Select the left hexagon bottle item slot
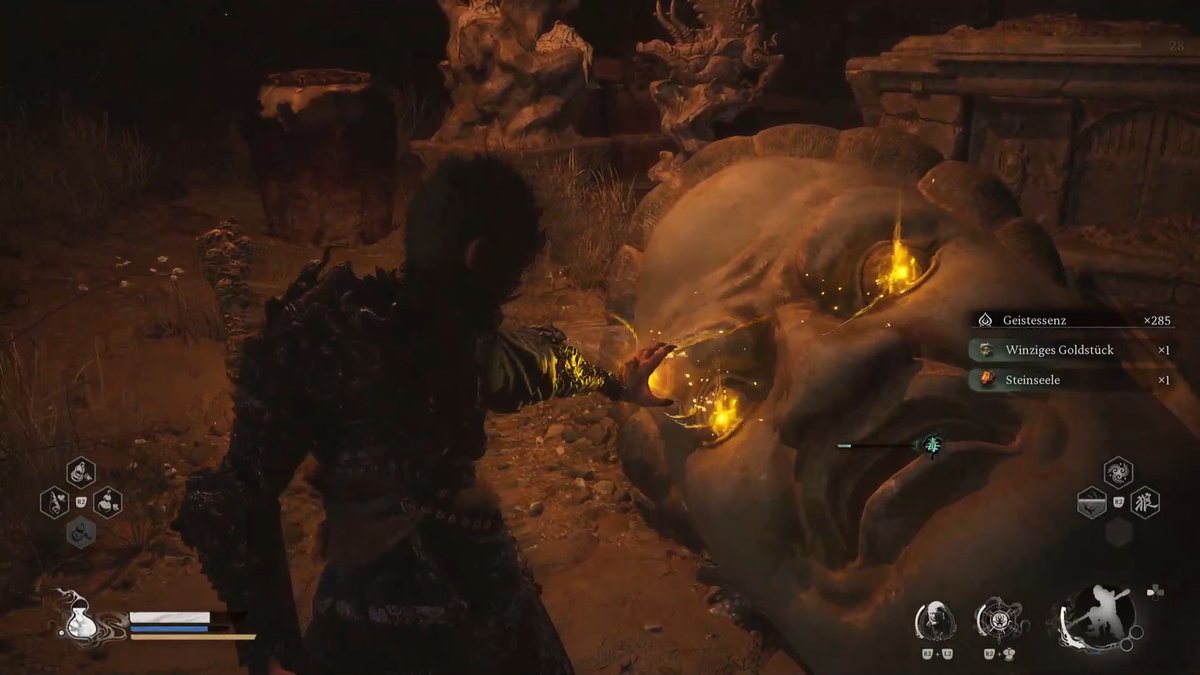The height and width of the screenshot is (675, 1200). (x=55, y=502)
